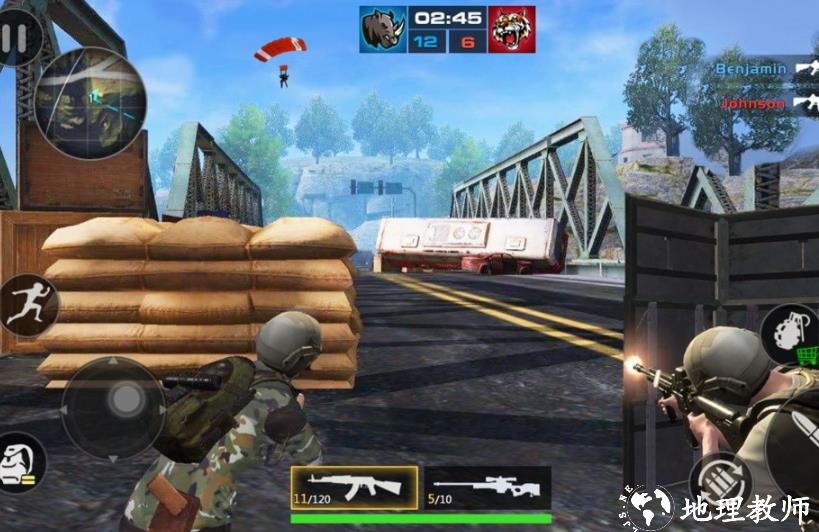Throw a grenade with the grenade button
This screenshot has height=532, width=819.
point(787,332)
